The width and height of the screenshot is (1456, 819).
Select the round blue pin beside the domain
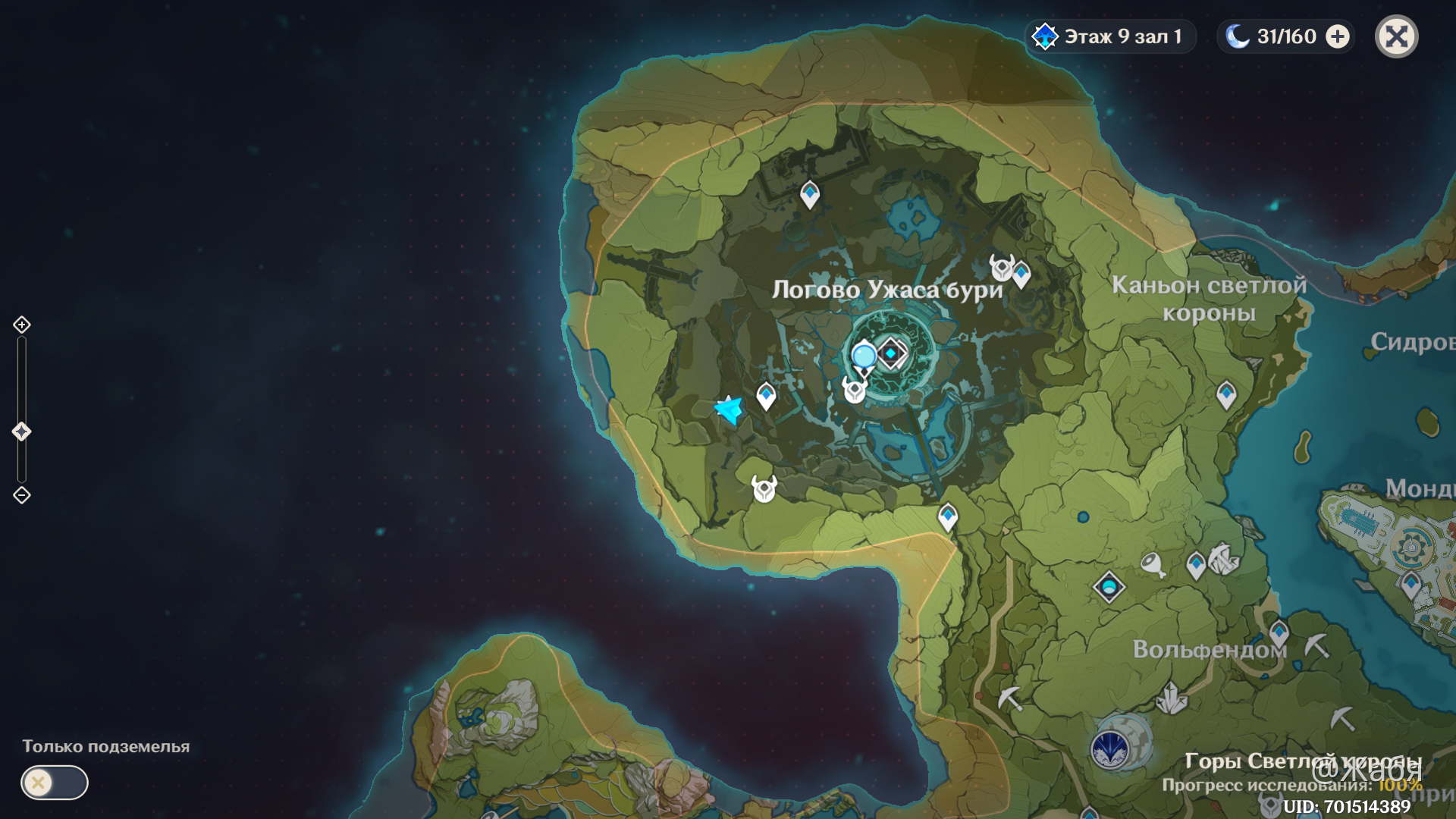[864, 356]
